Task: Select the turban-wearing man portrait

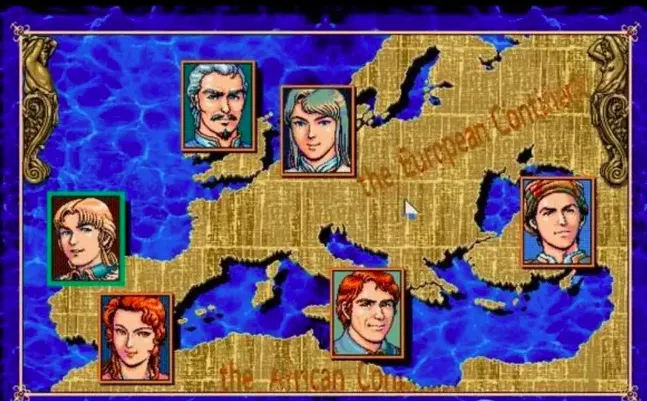Action: pyautogui.click(x=557, y=222)
